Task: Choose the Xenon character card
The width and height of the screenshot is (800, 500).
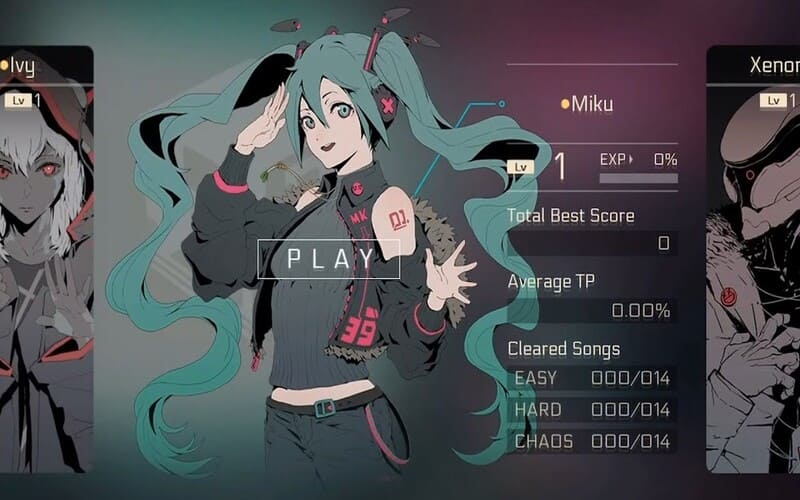Action: coord(754,260)
